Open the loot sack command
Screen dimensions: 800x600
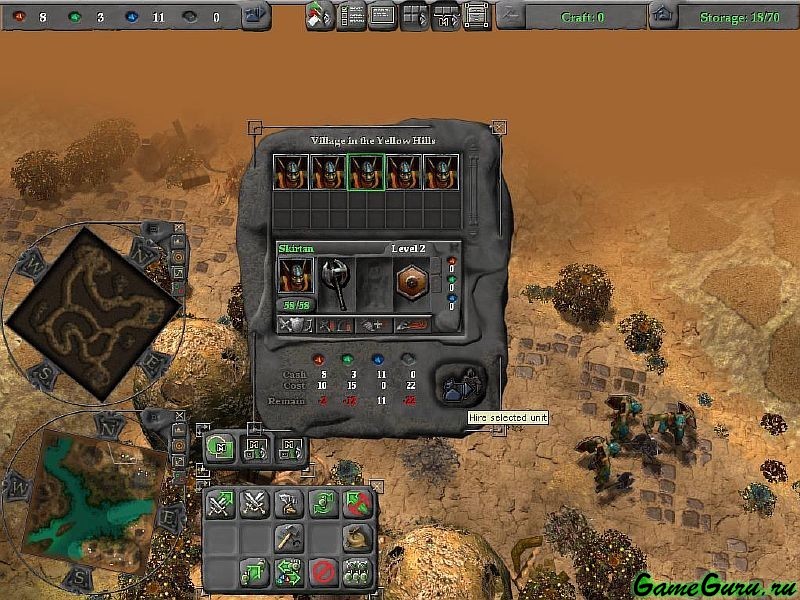click(x=355, y=538)
